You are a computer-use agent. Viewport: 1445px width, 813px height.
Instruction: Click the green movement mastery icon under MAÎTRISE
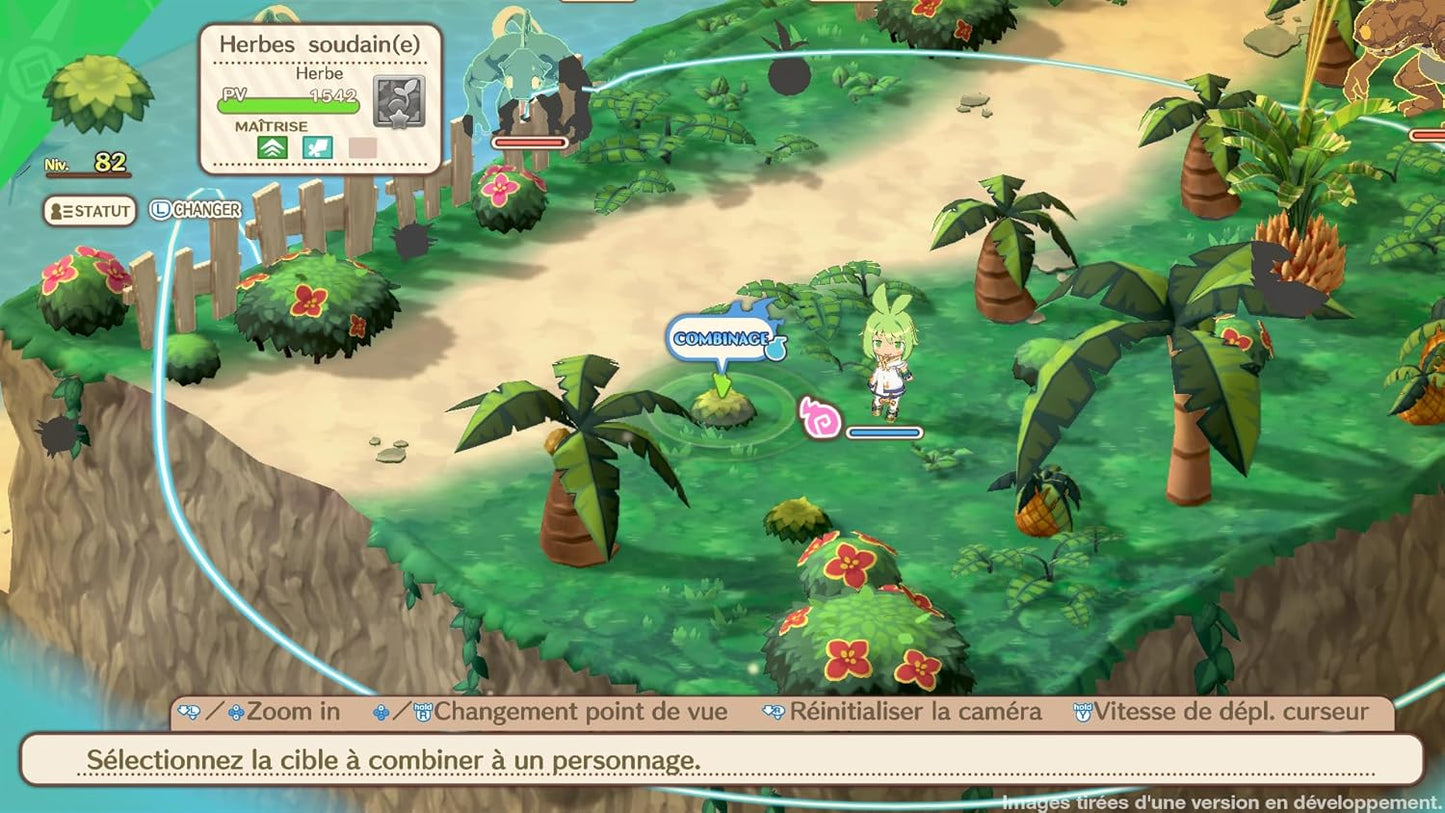point(273,149)
